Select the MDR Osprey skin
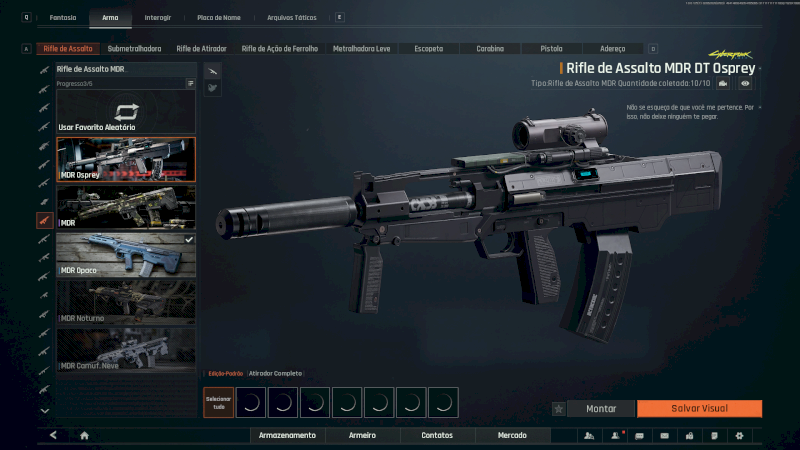 (126, 160)
